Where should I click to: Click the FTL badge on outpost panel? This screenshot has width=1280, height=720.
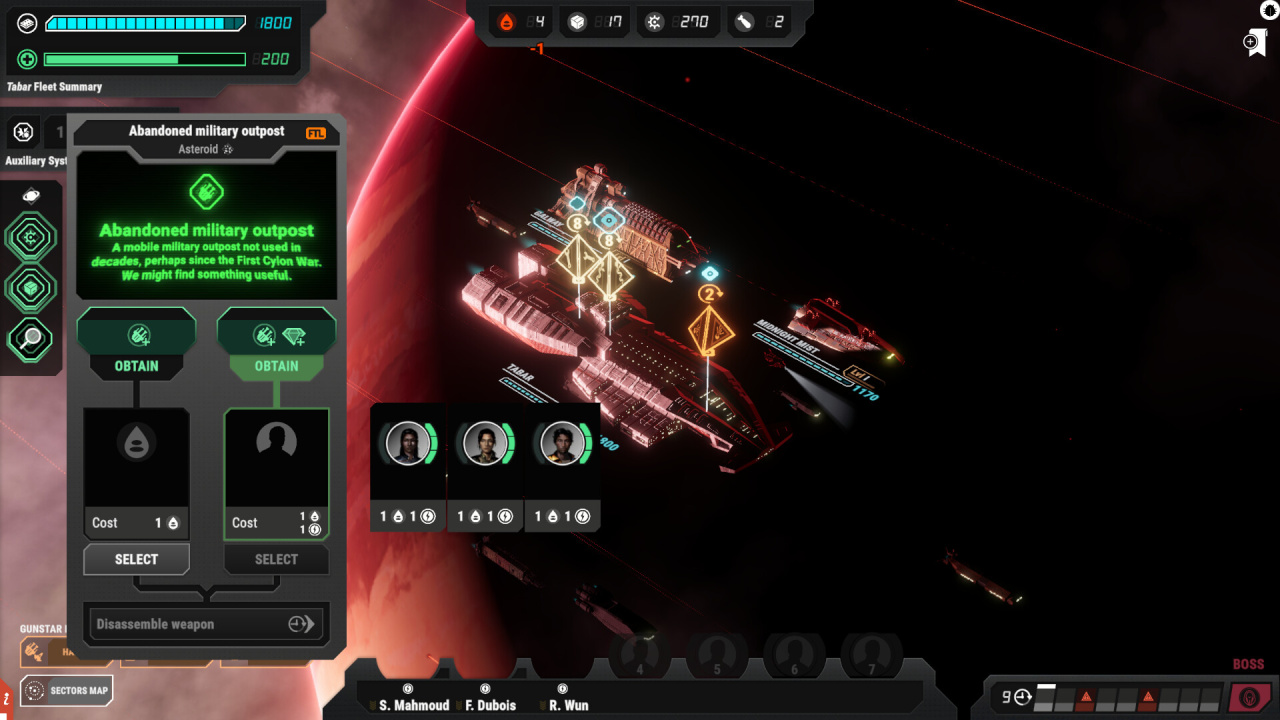pos(316,133)
